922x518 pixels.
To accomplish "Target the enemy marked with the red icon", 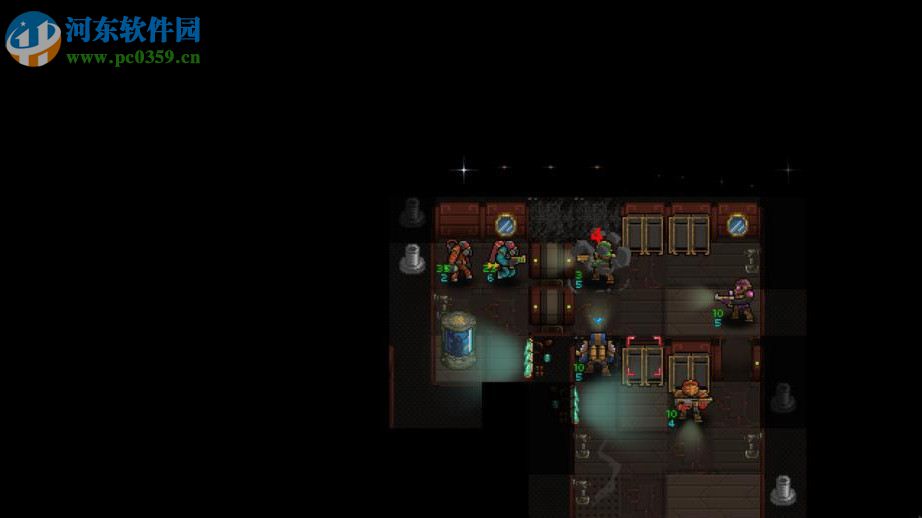I will (x=602, y=261).
